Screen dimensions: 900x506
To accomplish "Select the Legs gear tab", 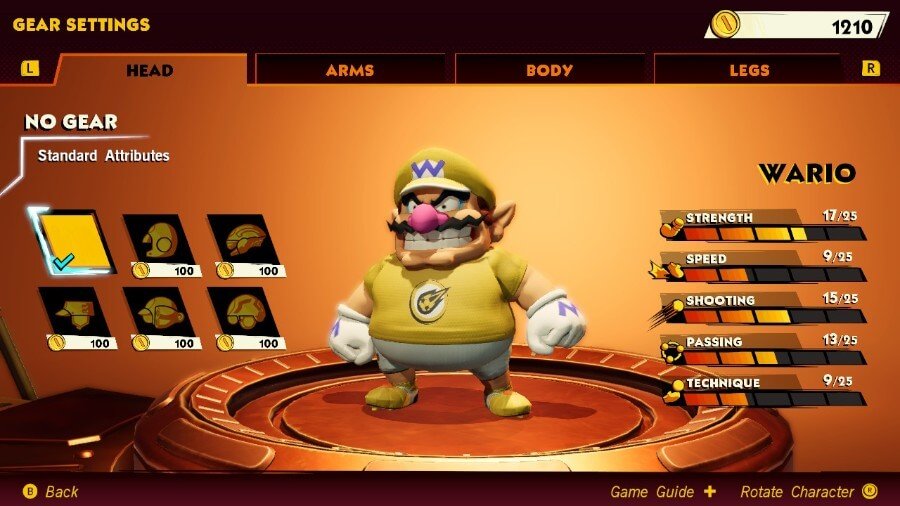I will point(749,70).
